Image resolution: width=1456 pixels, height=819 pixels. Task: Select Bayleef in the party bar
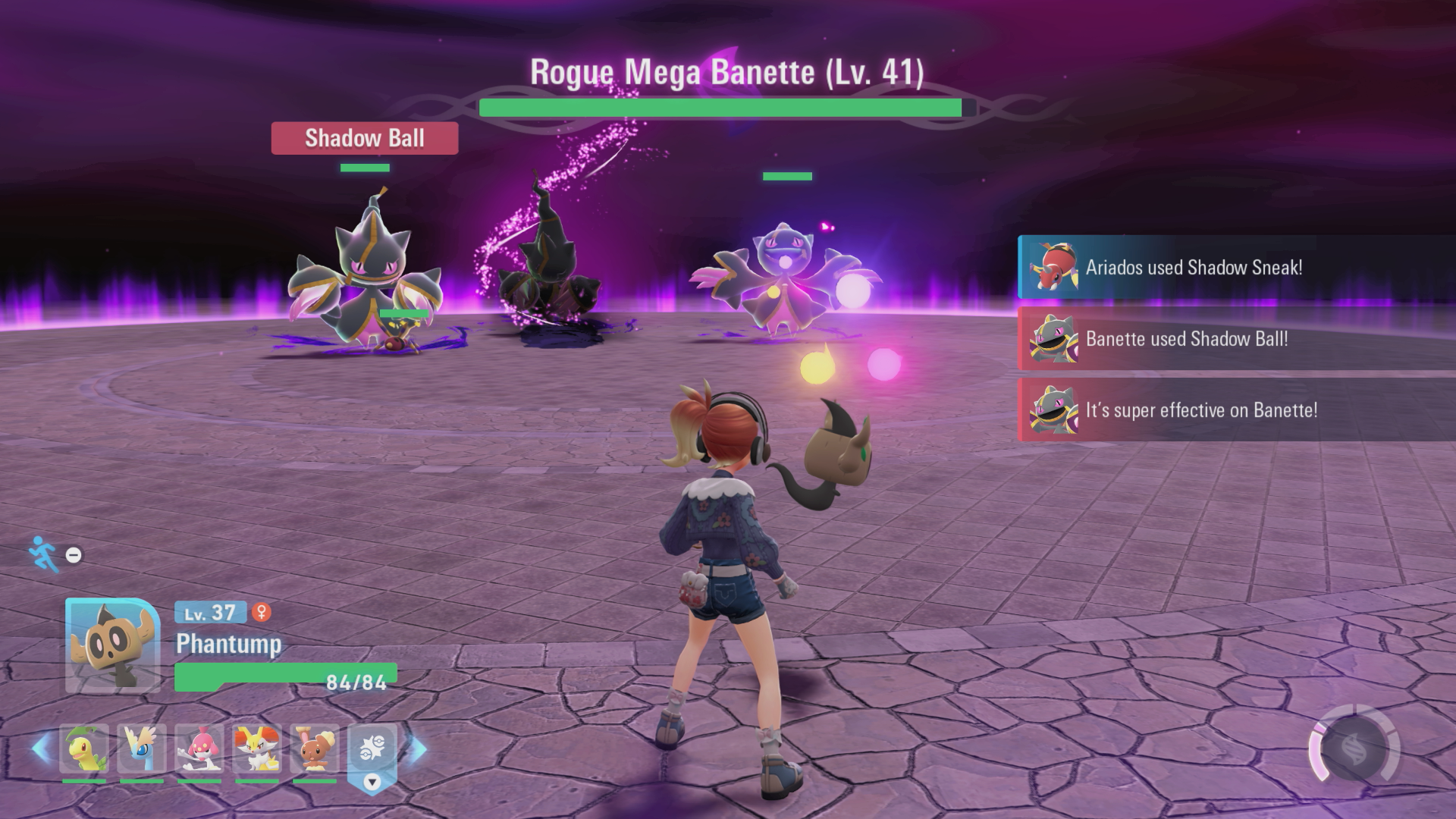tap(84, 748)
